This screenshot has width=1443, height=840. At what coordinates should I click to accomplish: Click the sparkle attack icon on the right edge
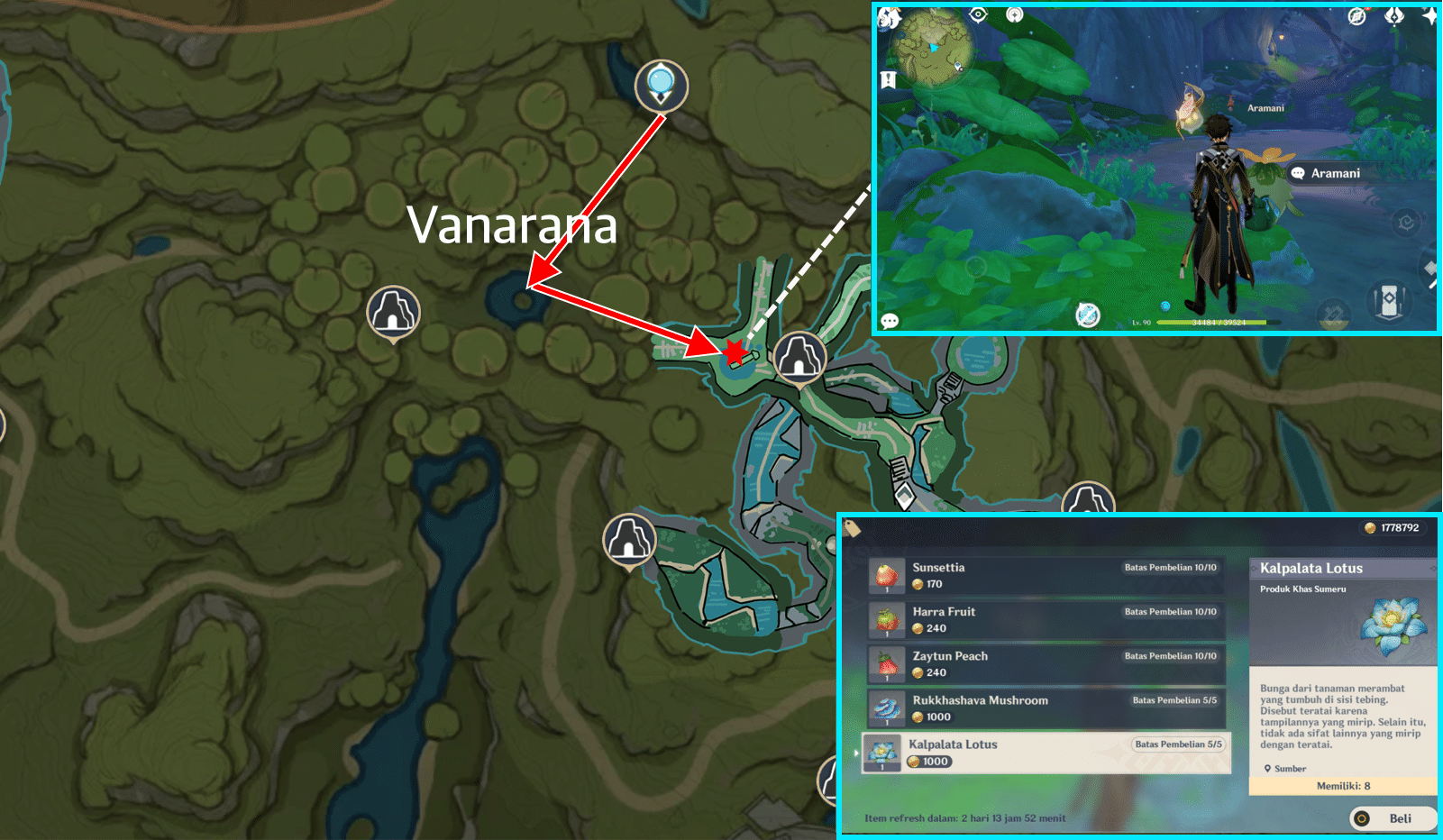pos(1431,269)
